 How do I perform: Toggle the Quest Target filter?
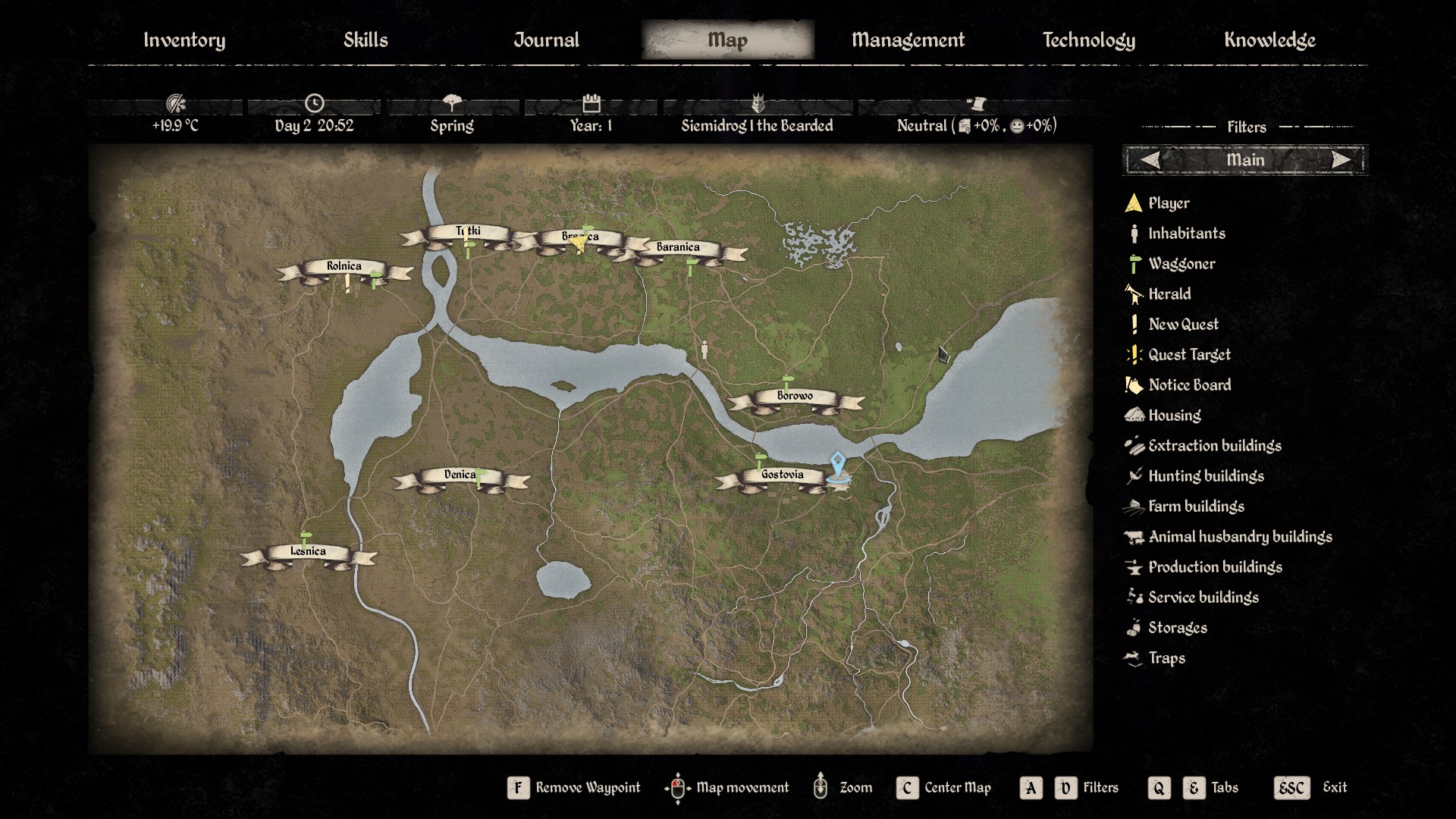[1188, 355]
